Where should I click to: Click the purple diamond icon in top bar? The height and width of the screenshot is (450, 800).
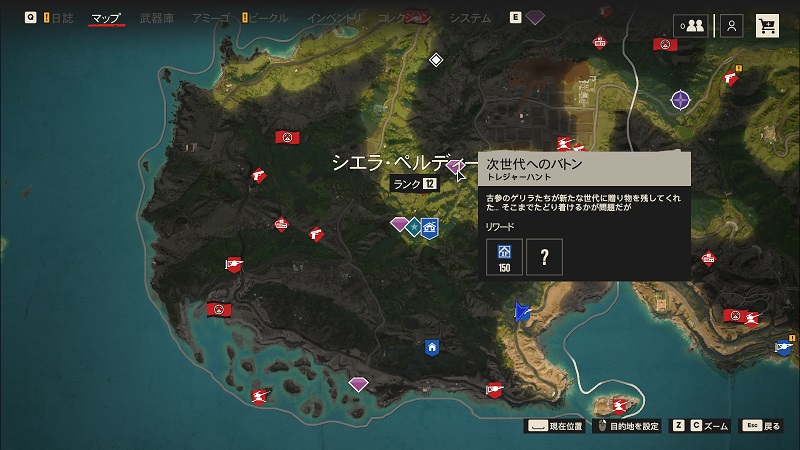[x=535, y=18]
